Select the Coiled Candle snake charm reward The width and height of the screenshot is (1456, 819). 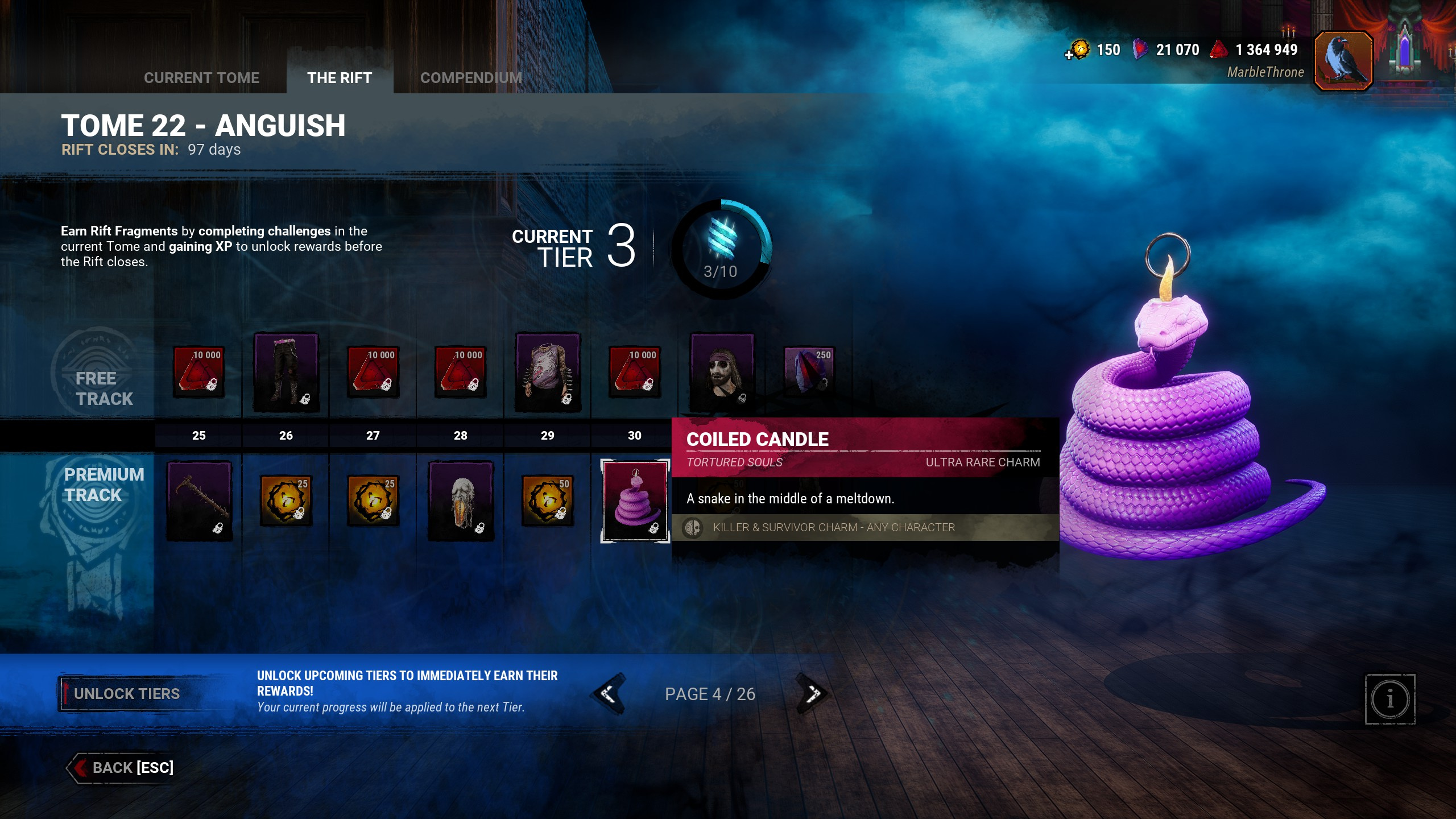pyautogui.click(x=635, y=500)
